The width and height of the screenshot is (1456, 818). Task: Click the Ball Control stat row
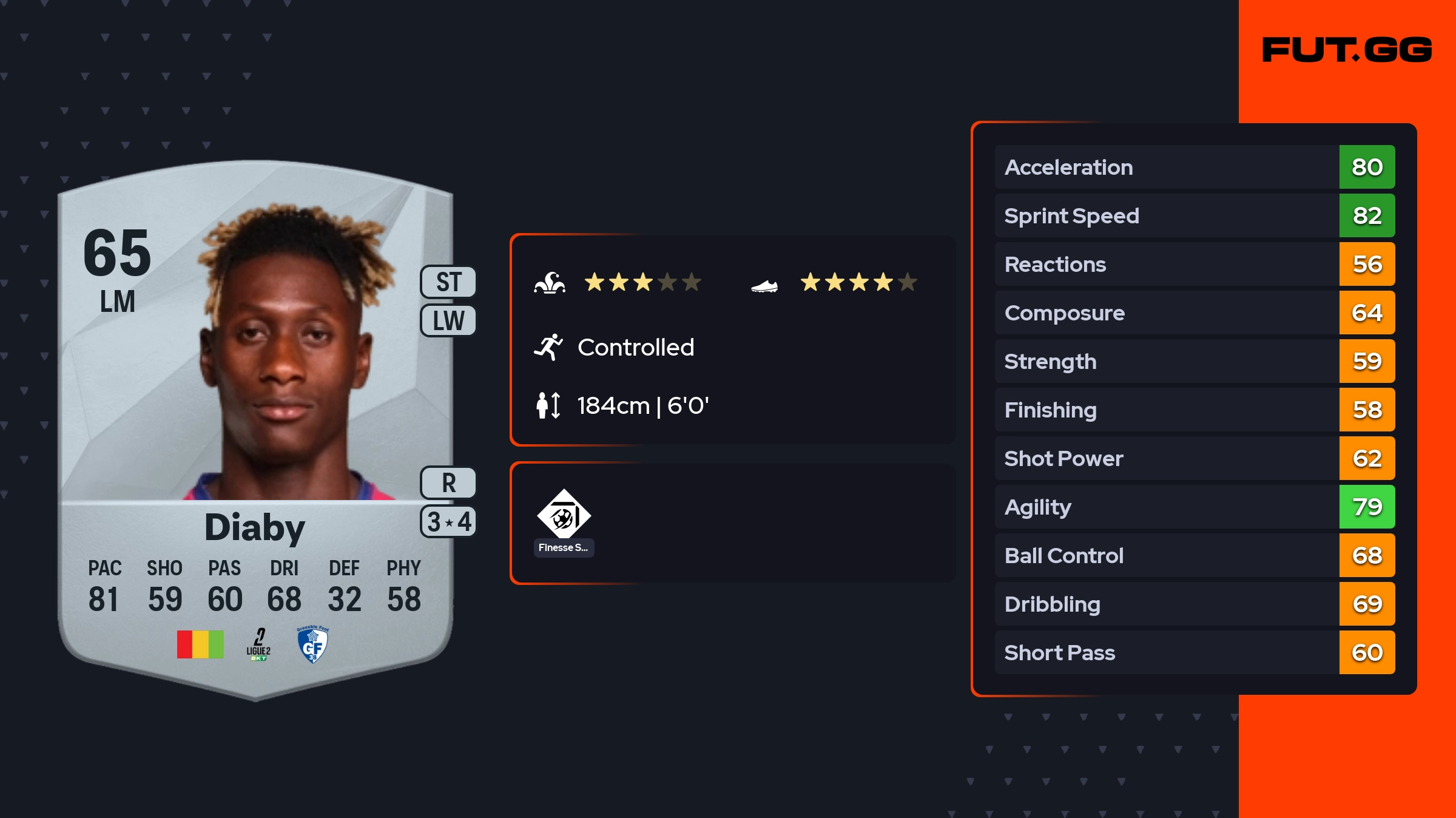coord(1194,555)
